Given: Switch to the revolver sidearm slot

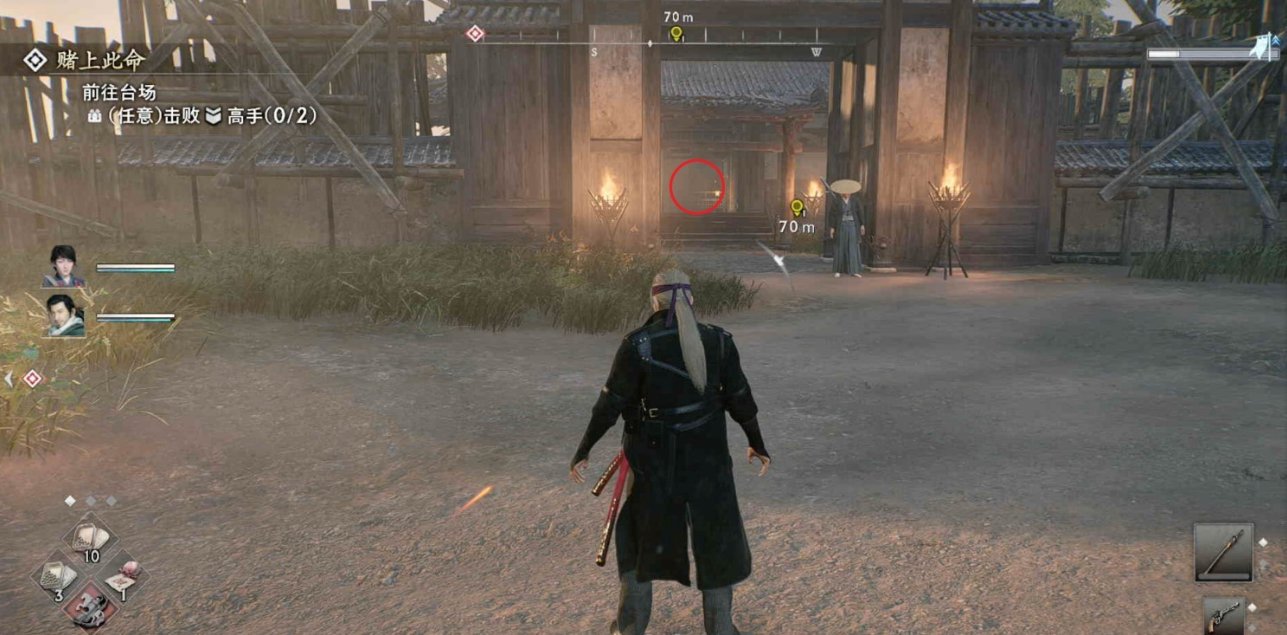Looking at the screenshot, I should click(x=1224, y=615).
